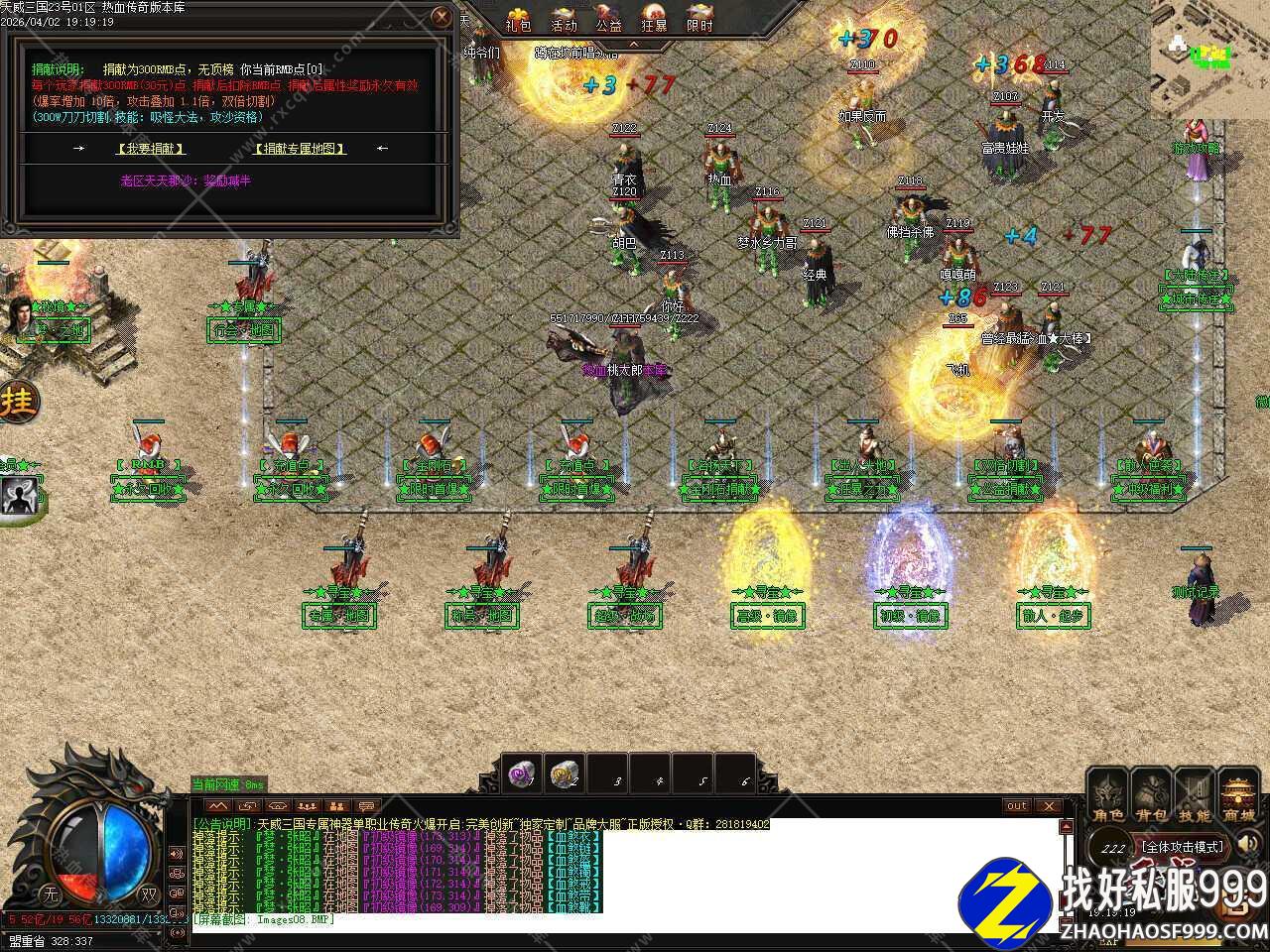Use the purple scroll in hotbar slot 1
The width and height of the screenshot is (1270, 952).
(522, 773)
